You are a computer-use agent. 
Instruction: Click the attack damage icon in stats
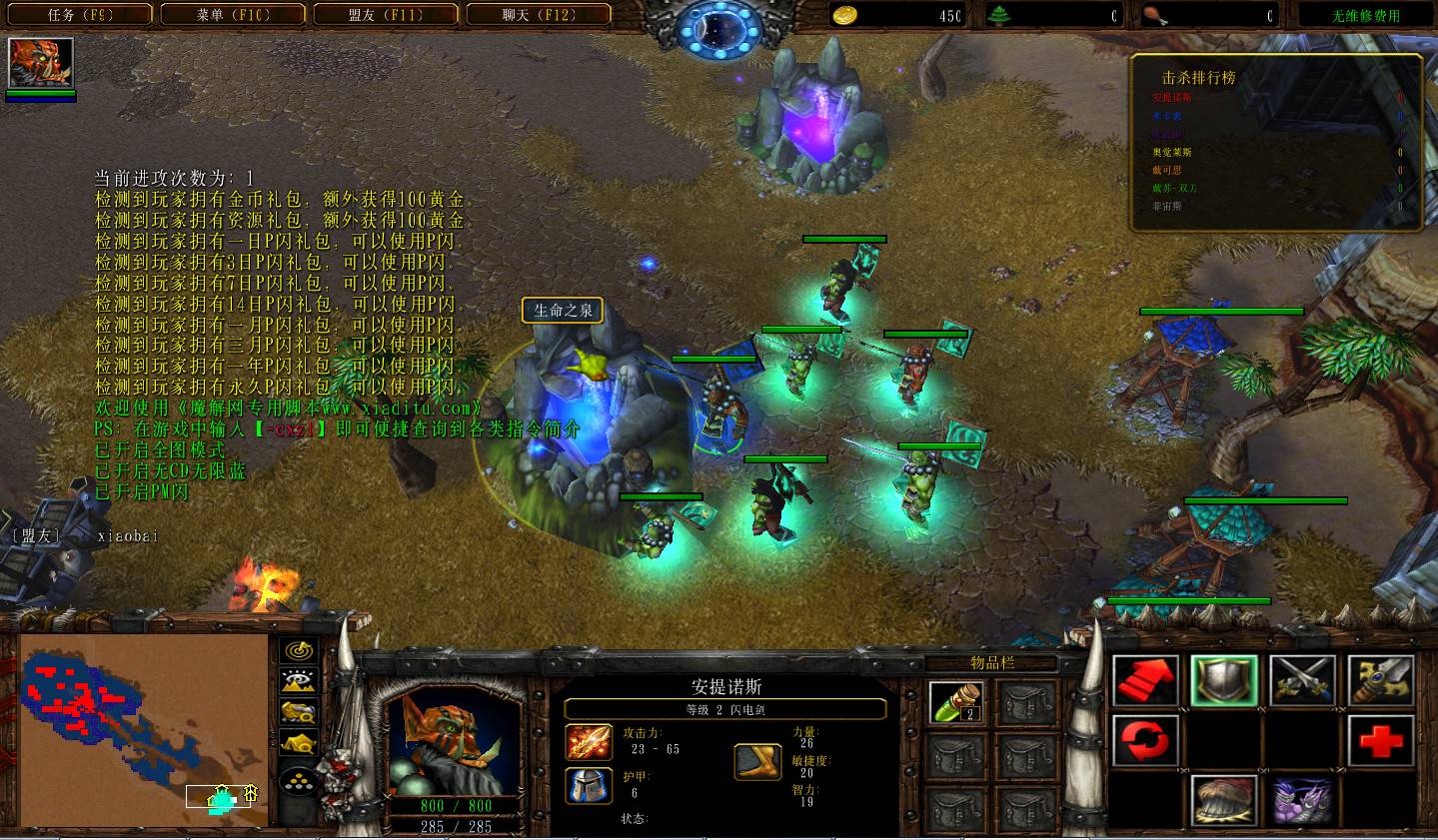pyautogui.click(x=590, y=742)
